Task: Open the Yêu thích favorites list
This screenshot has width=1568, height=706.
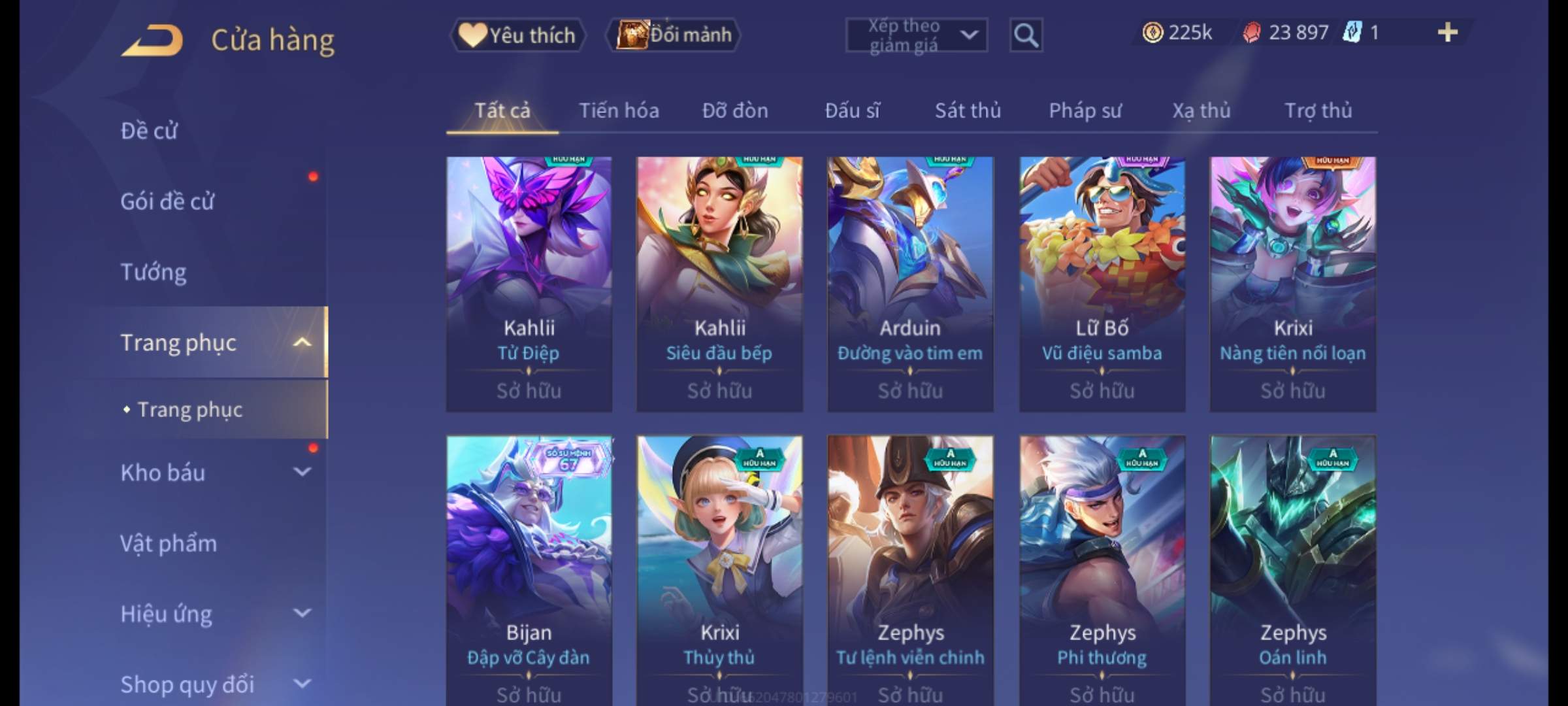Action: pyautogui.click(x=517, y=35)
